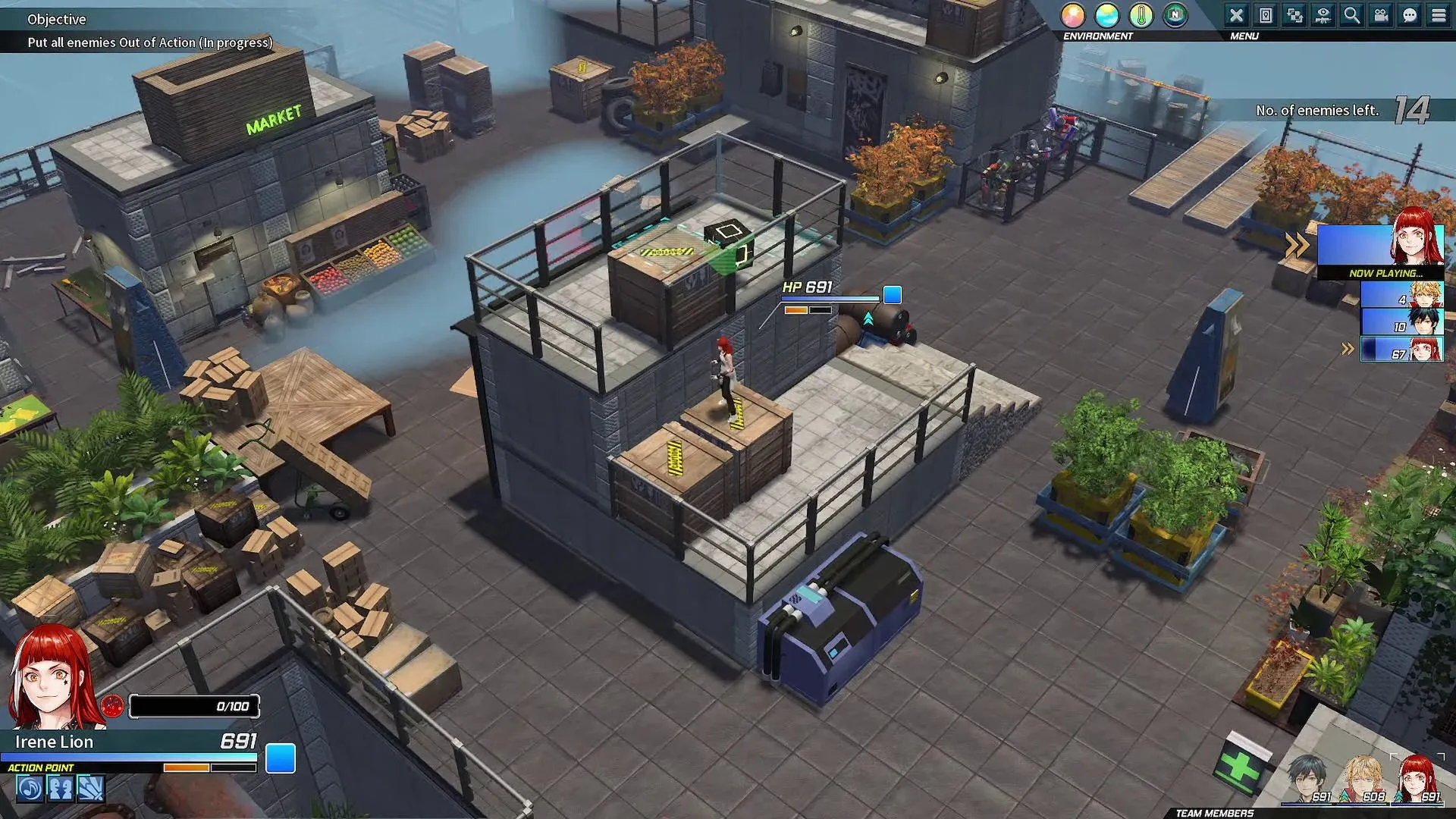
Task: Open the hamburger main menu
Action: tap(1439, 15)
